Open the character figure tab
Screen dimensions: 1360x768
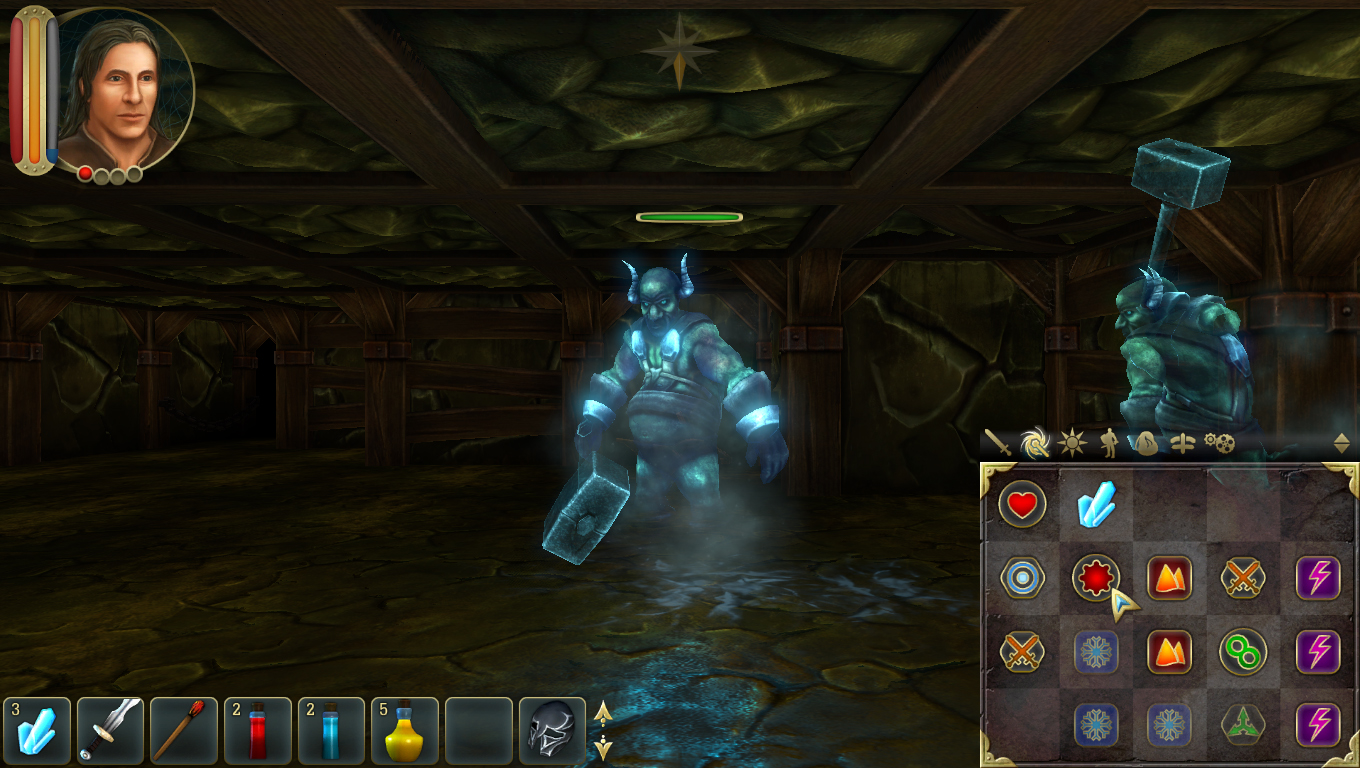pyautogui.click(x=1109, y=442)
